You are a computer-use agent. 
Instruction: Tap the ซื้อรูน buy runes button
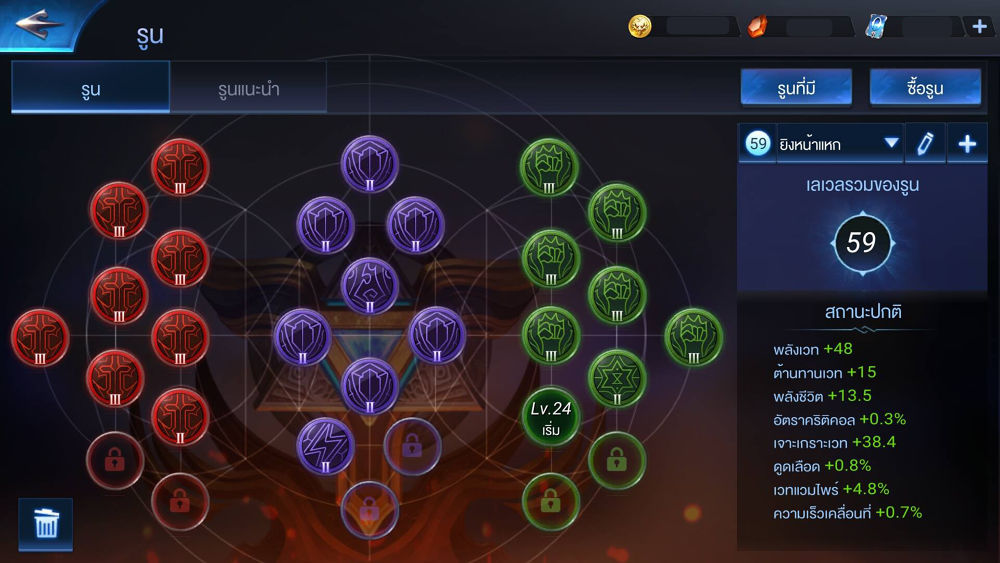[x=923, y=88]
